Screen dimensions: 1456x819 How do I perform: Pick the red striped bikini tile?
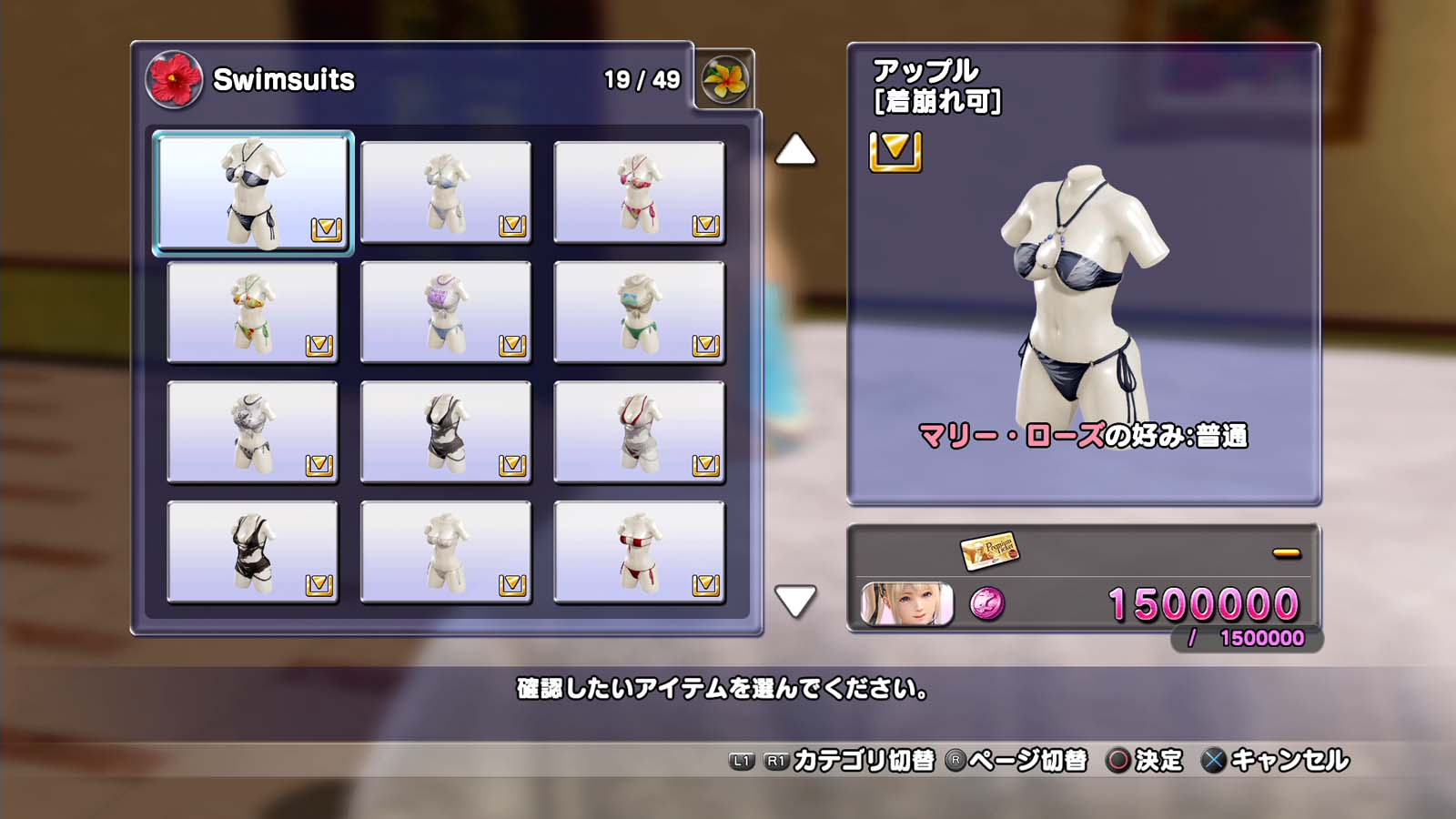[x=639, y=552]
